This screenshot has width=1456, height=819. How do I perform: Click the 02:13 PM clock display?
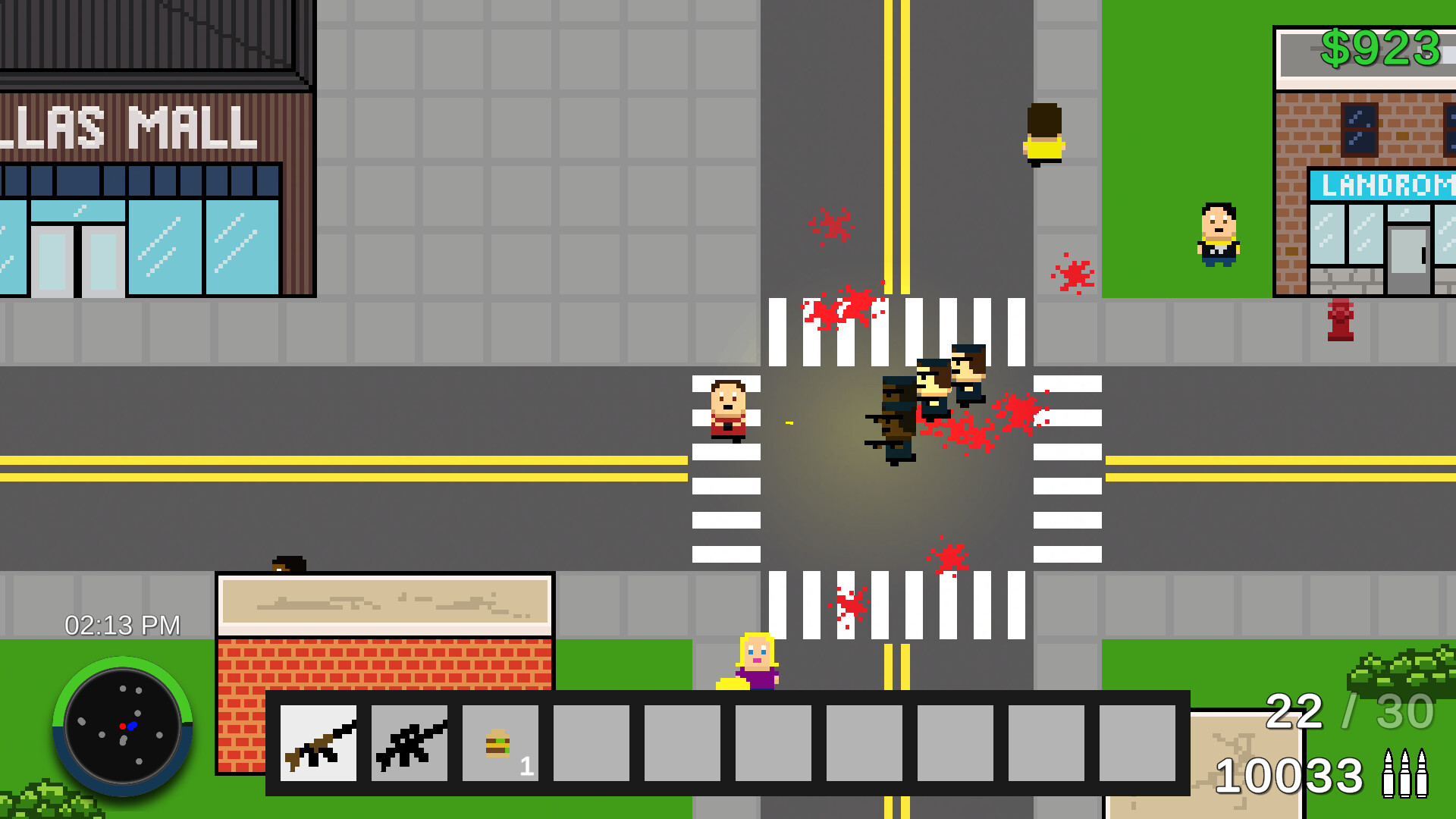[121, 625]
